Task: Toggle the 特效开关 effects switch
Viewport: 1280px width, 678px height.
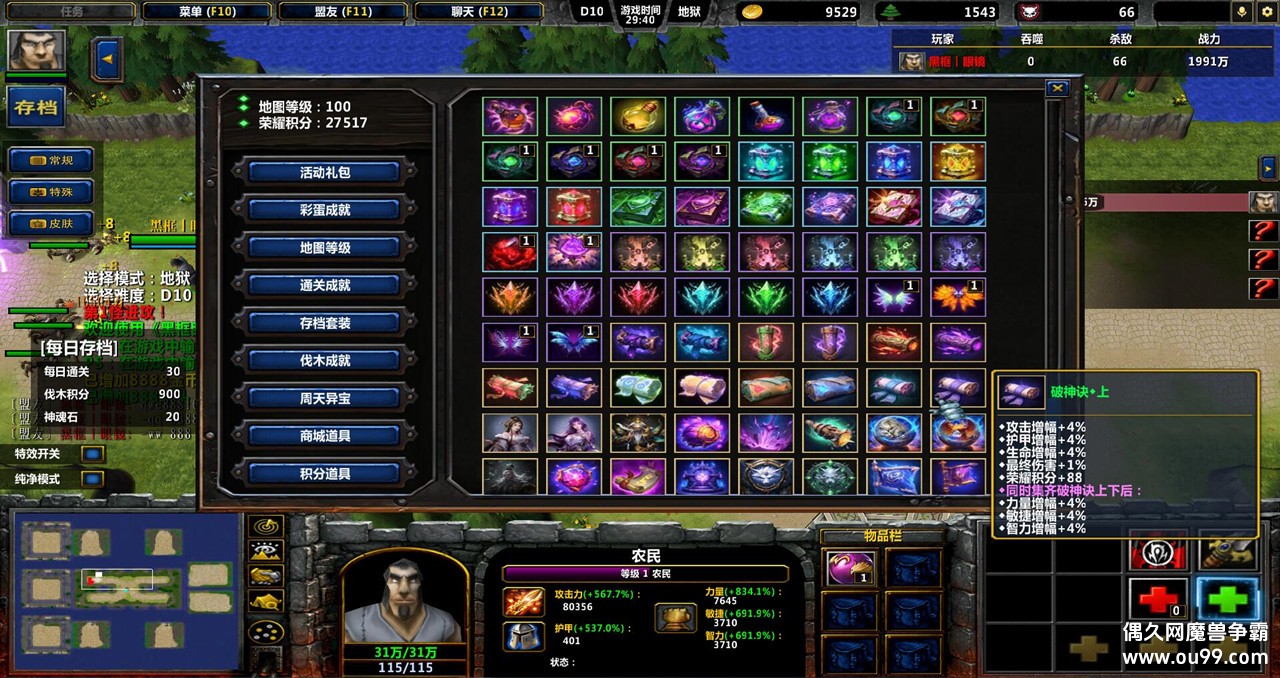Action: tap(92, 453)
